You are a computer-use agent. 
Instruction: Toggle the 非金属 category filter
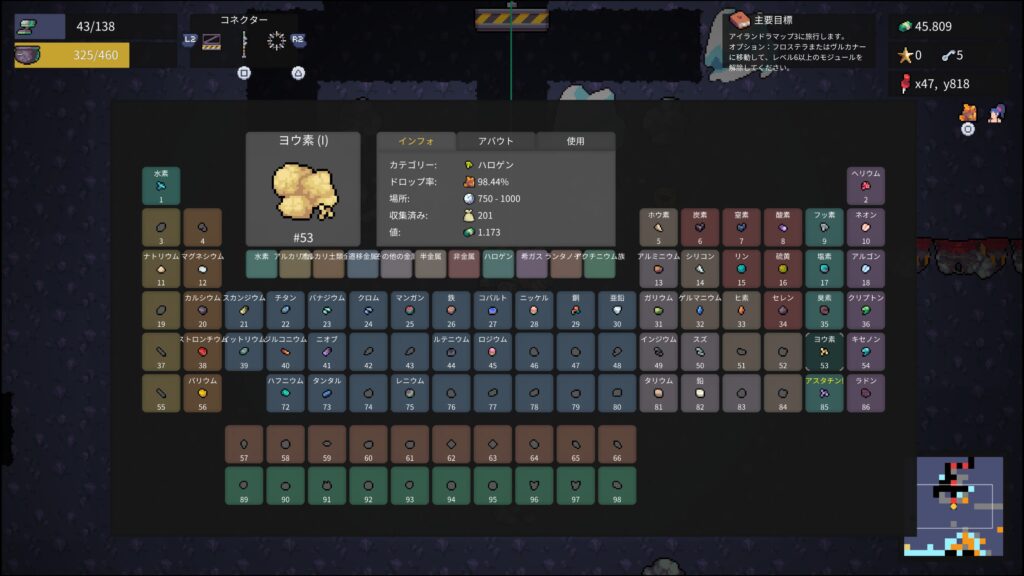(x=464, y=264)
